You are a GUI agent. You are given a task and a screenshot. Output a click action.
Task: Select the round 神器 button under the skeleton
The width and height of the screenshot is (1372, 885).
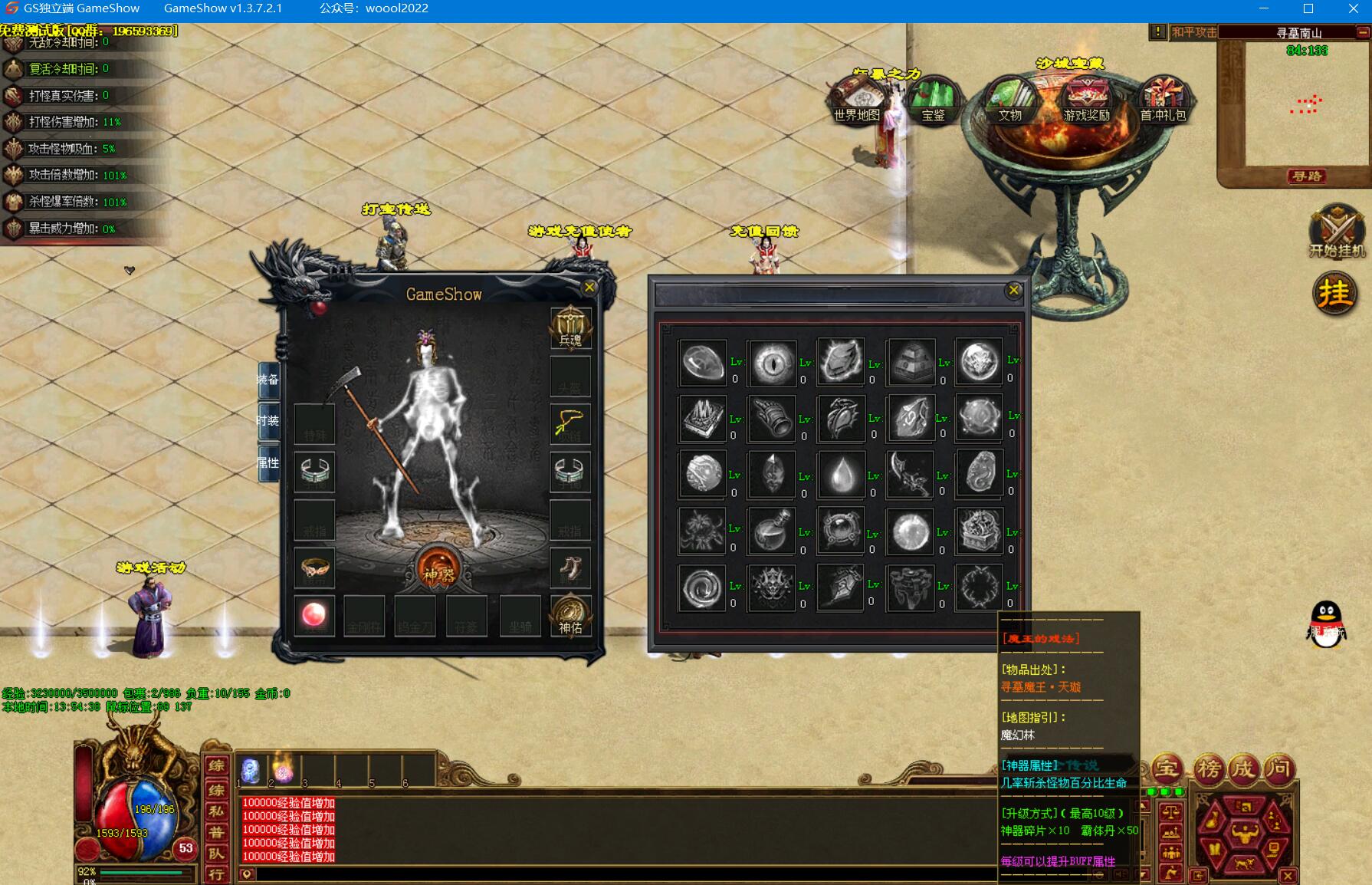click(x=439, y=569)
